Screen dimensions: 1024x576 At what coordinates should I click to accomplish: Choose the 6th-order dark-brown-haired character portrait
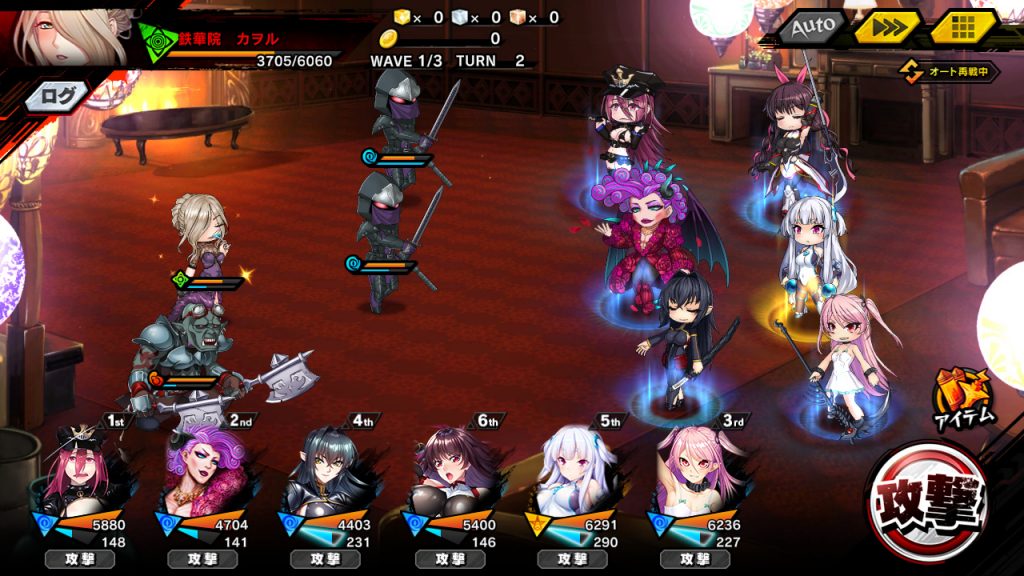click(x=450, y=472)
